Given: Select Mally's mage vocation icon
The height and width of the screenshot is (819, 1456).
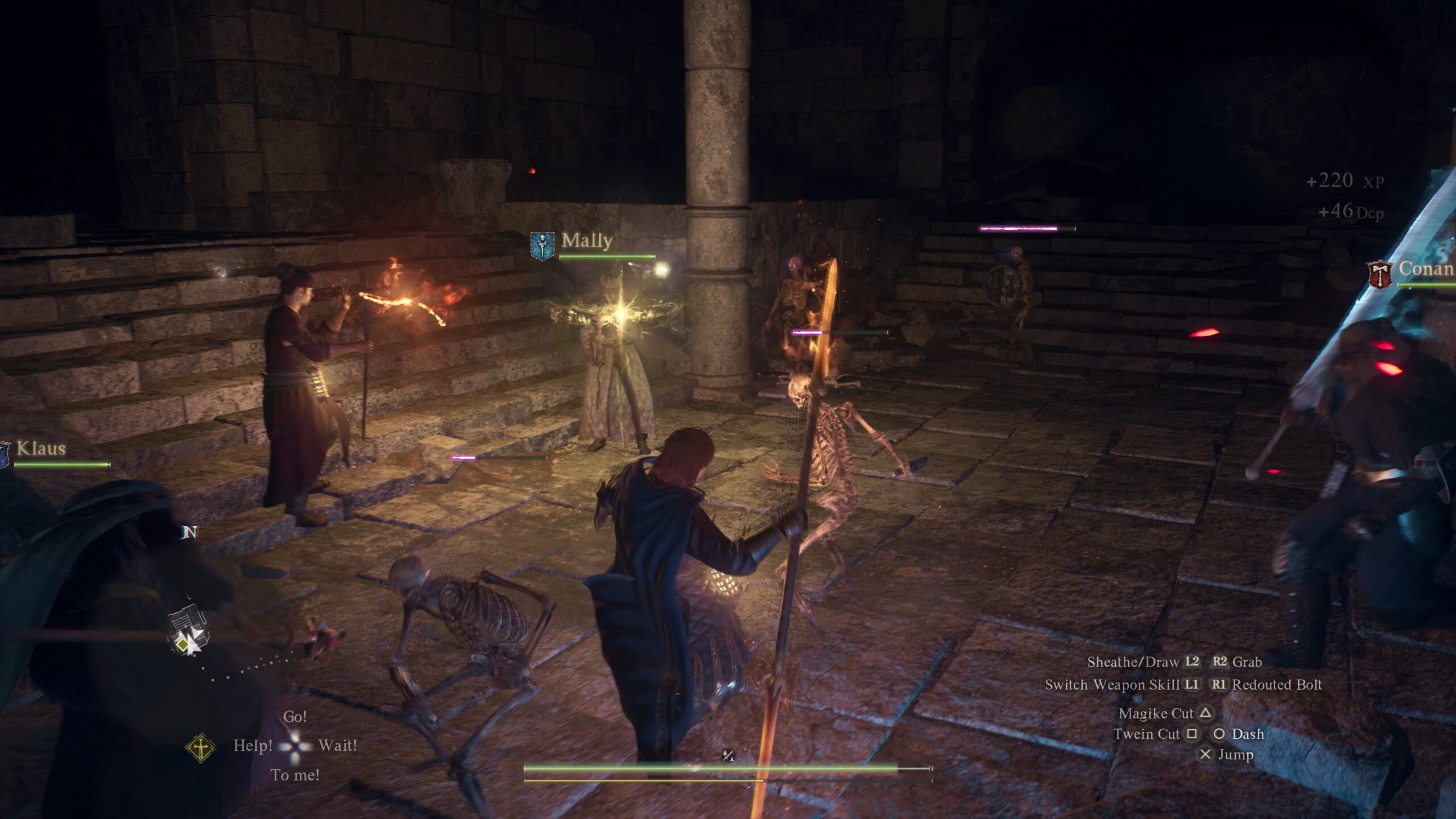Looking at the screenshot, I should 542,246.
